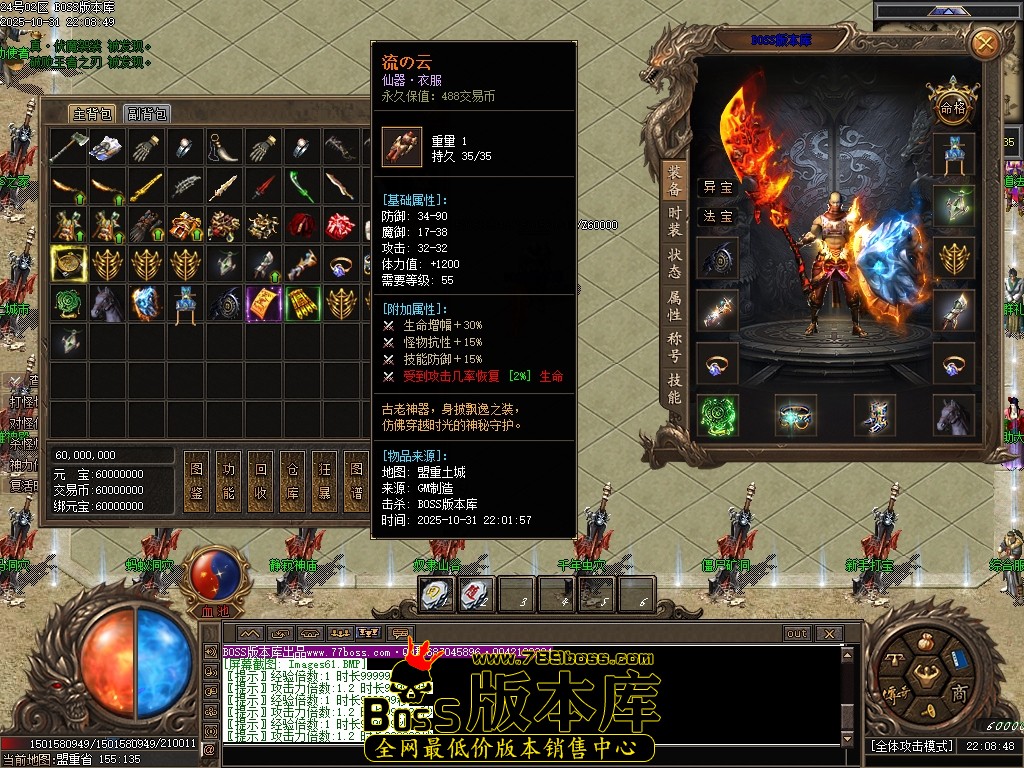1024x768 pixels.
Task: Open the 图鉴 codex button
Action: [x=197, y=480]
